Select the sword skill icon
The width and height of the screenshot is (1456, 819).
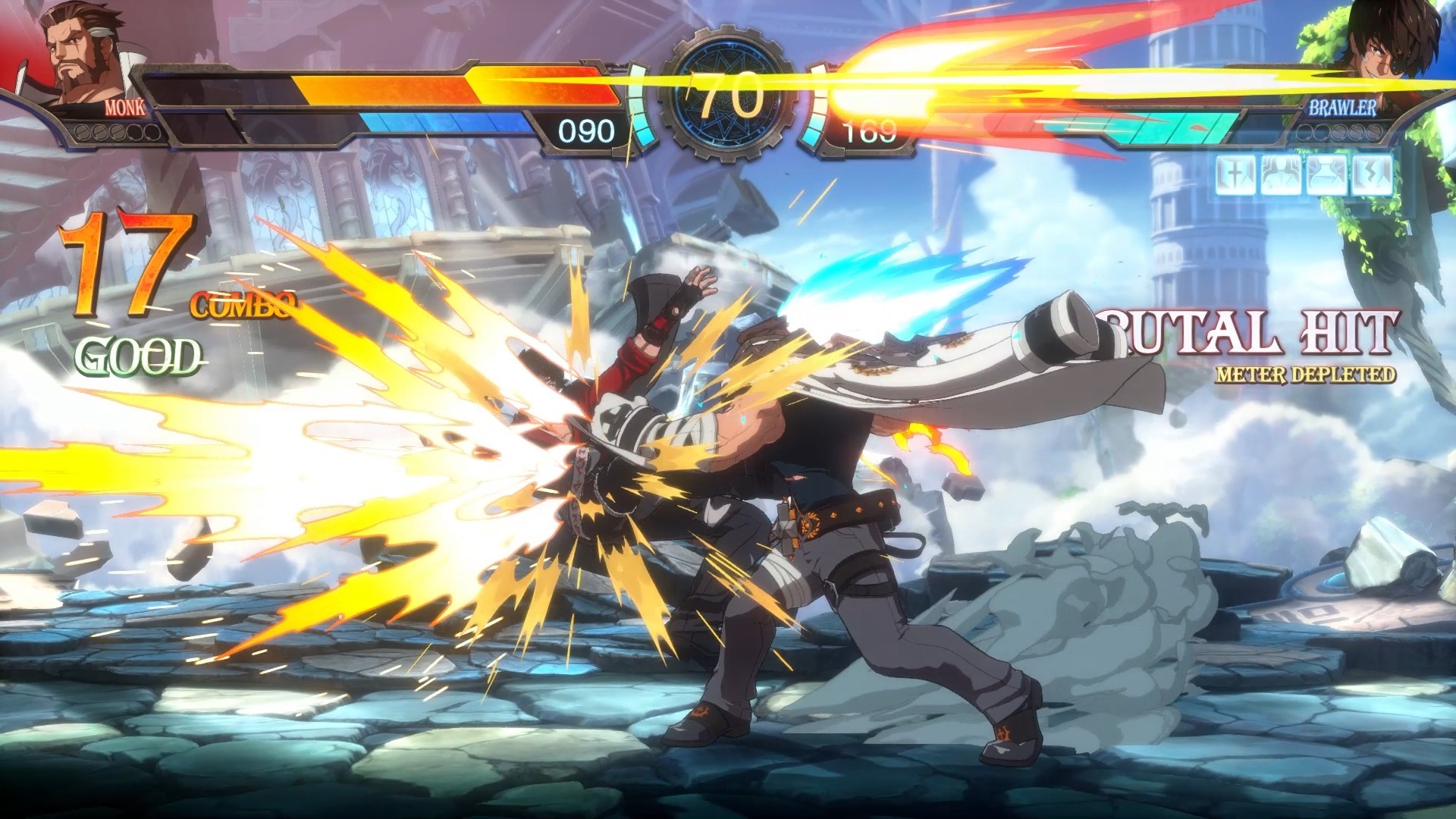point(1236,176)
